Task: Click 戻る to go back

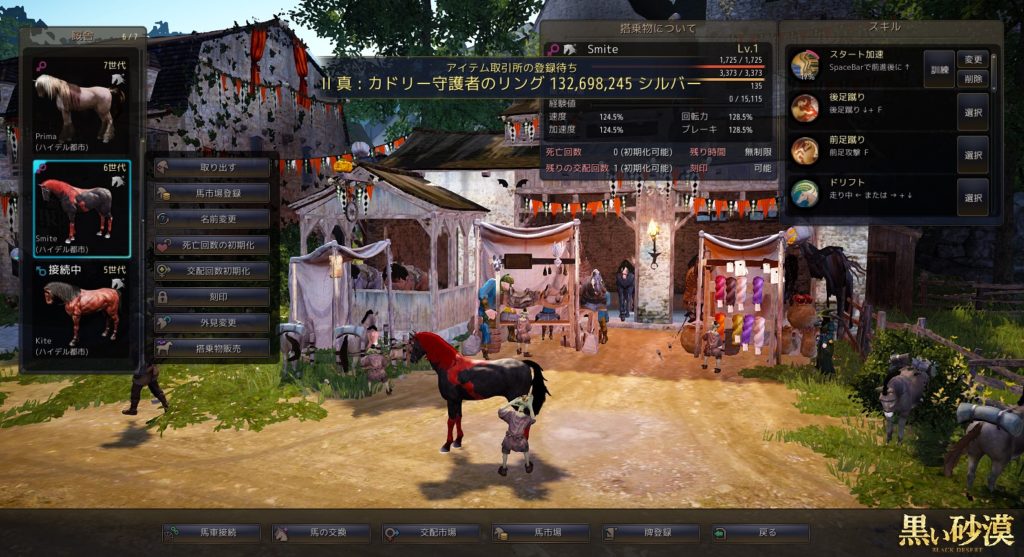Action: (761, 533)
